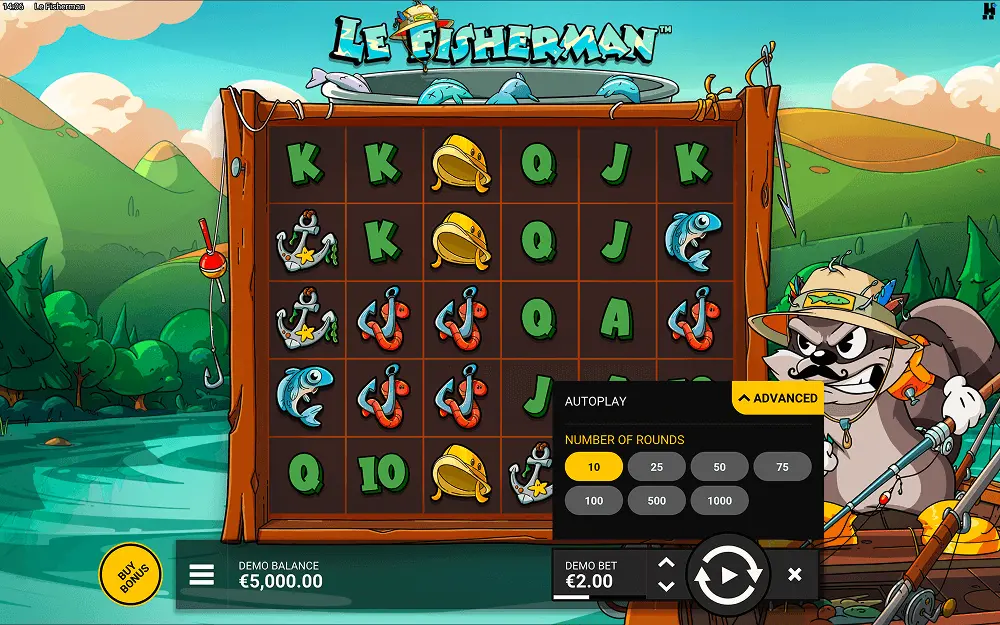
Task: Set autoplay to 50 rounds
Action: coord(719,467)
